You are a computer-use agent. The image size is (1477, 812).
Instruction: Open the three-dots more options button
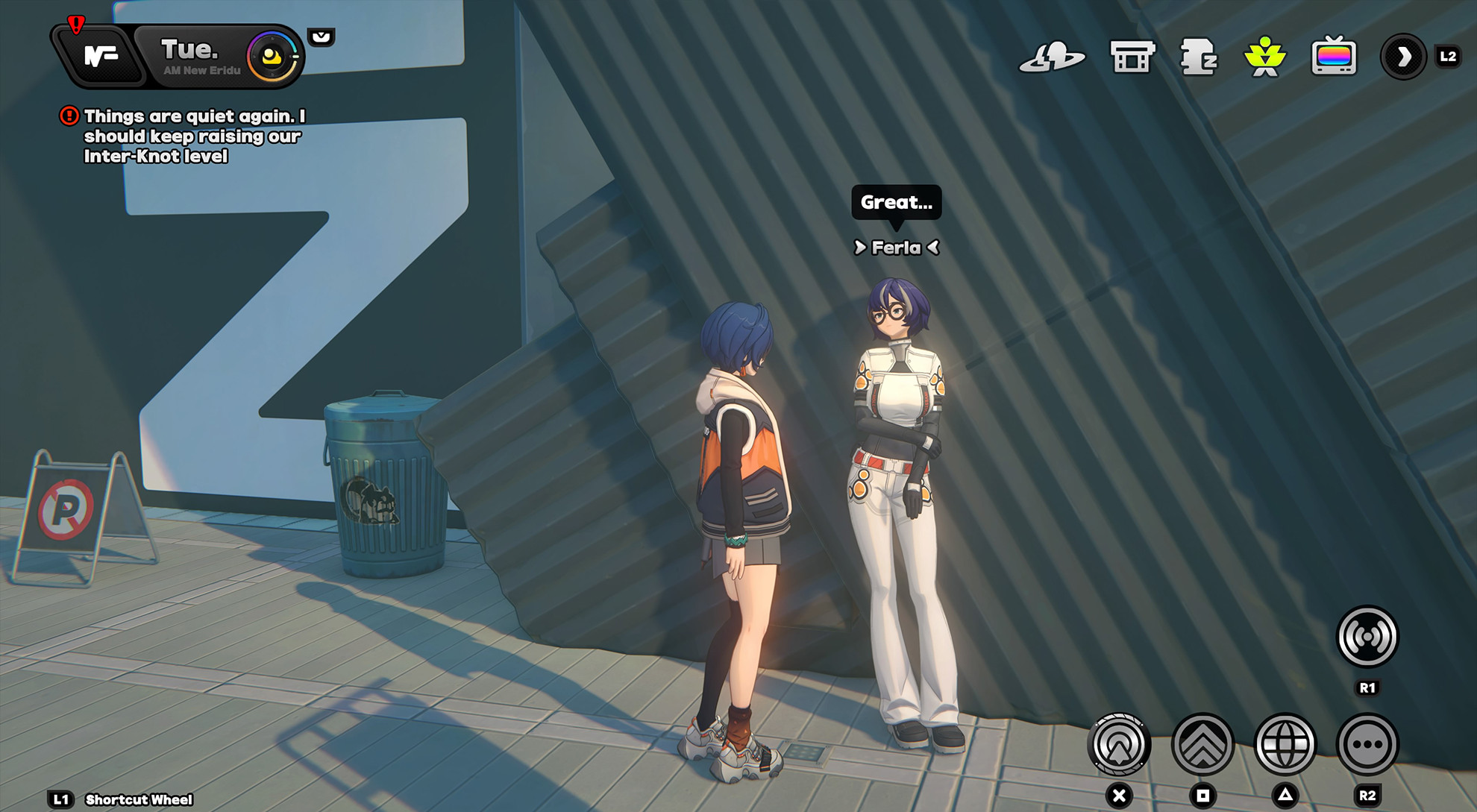(x=1367, y=744)
